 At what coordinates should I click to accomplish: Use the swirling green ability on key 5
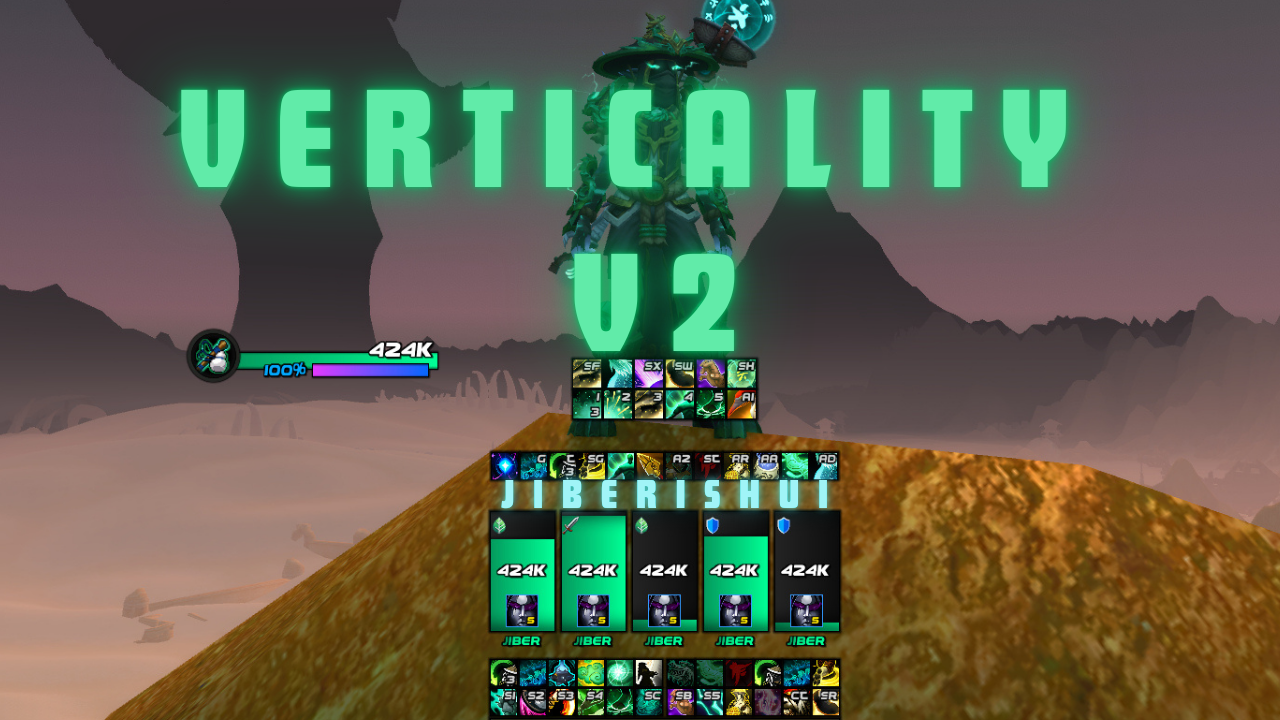pyautogui.click(x=710, y=404)
